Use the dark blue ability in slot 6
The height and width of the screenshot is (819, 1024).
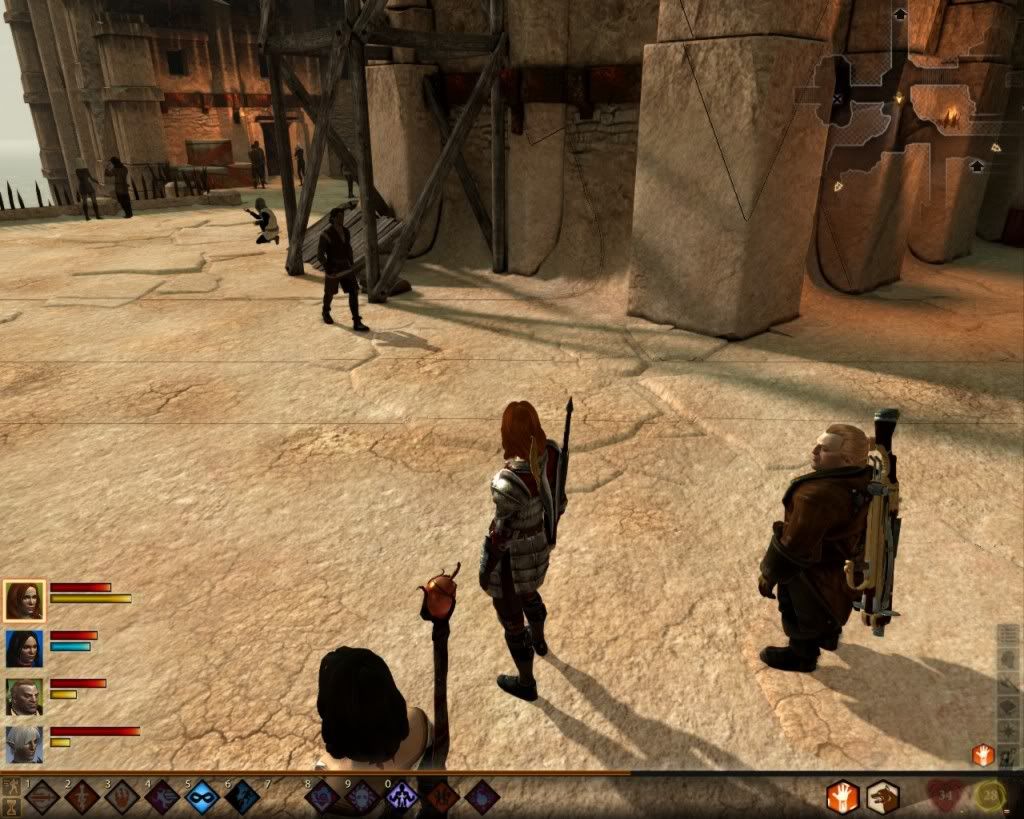point(242,798)
